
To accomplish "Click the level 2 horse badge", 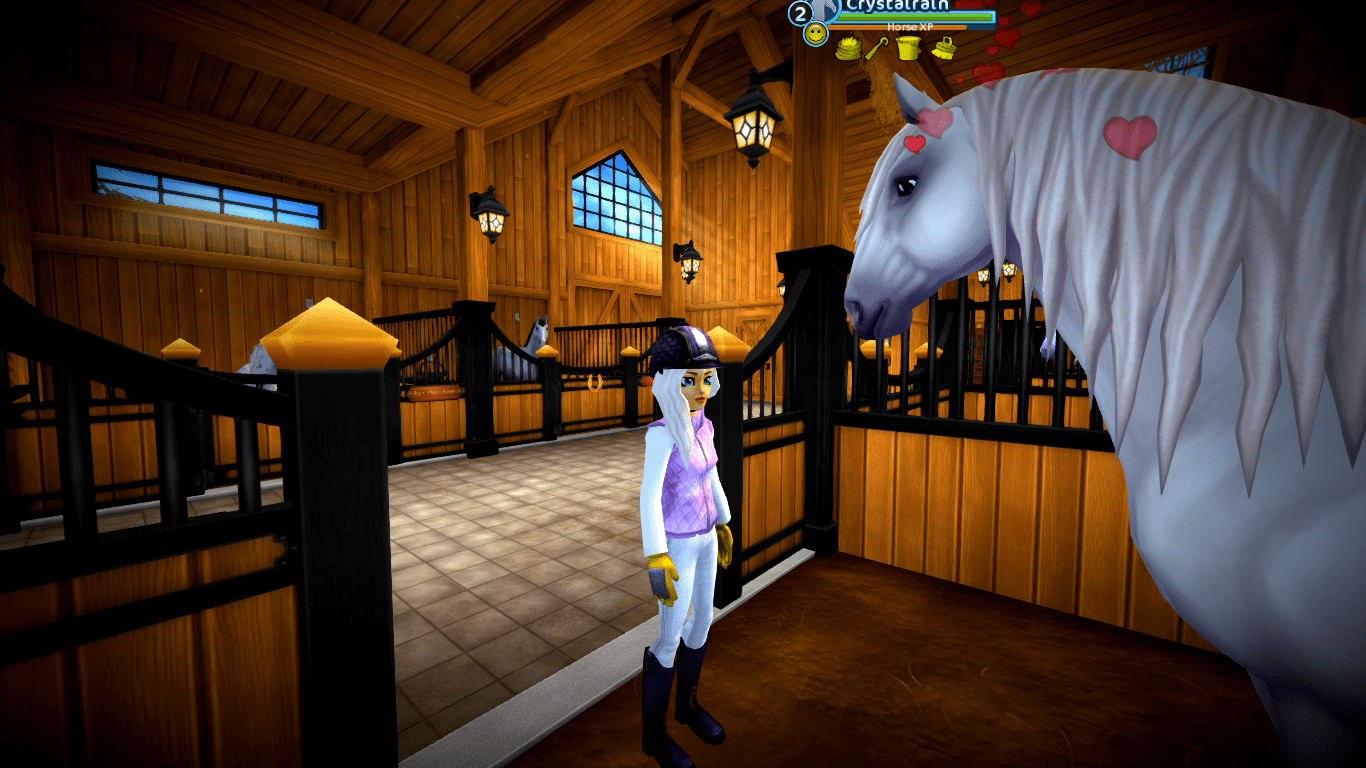I will pos(800,13).
